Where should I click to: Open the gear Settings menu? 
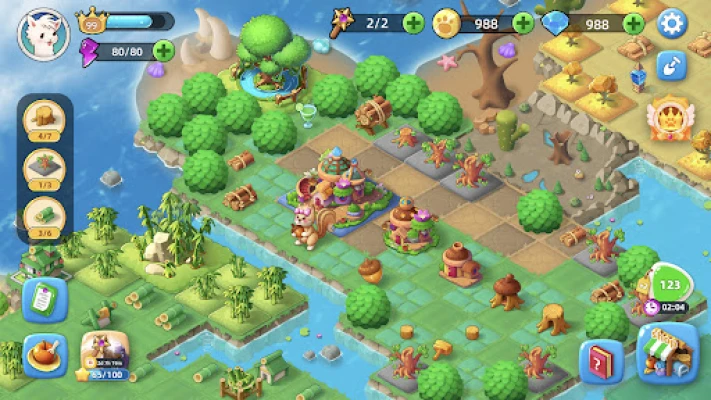672,23
